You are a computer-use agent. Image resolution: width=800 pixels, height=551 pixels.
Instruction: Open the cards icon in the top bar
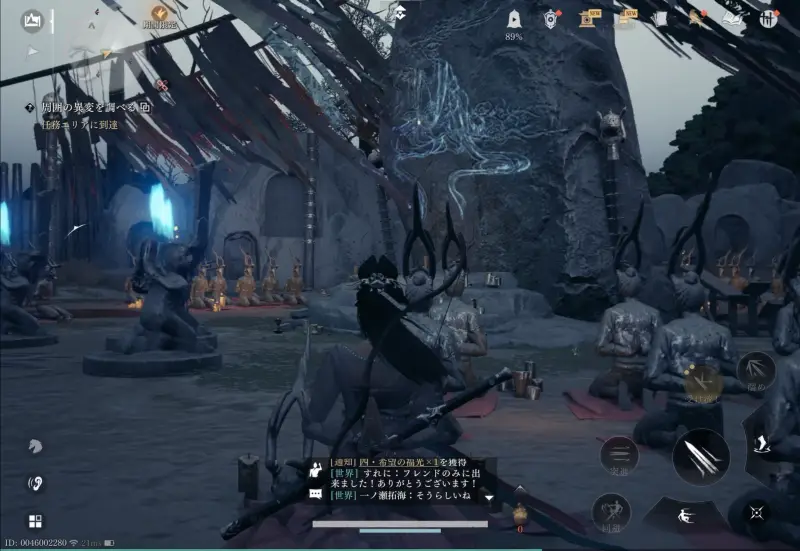[x=658, y=19]
